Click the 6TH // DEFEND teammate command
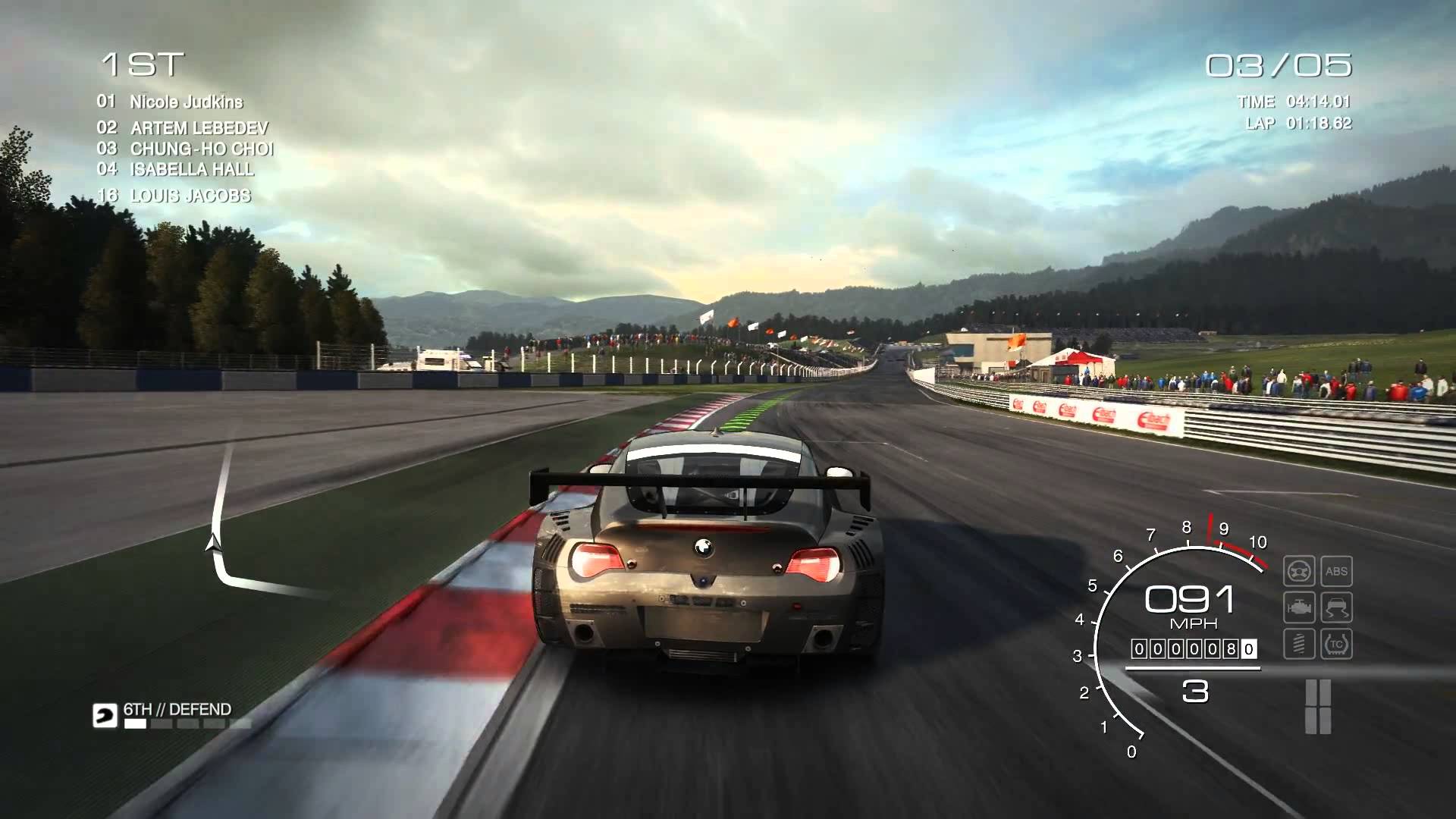The image size is (1456, 819). tap(177, 710)
